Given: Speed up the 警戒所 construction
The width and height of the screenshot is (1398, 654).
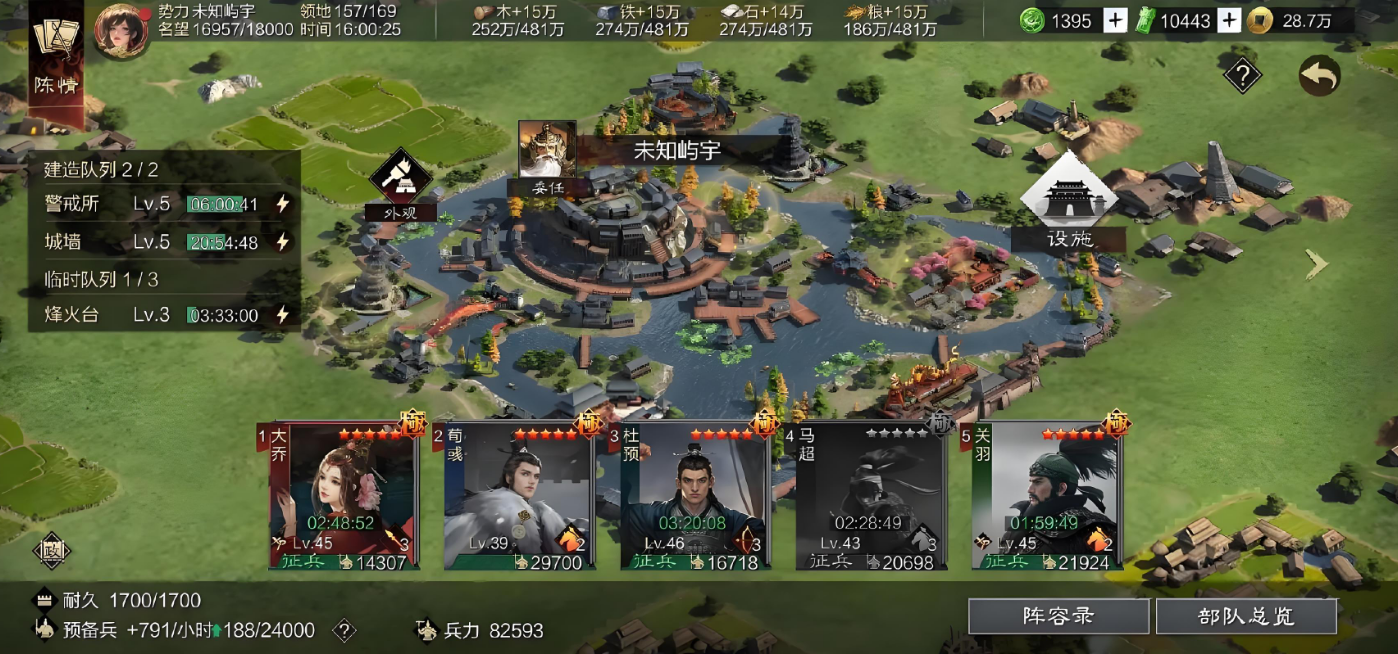Looking at the screenshot, I should coord(283,204).
